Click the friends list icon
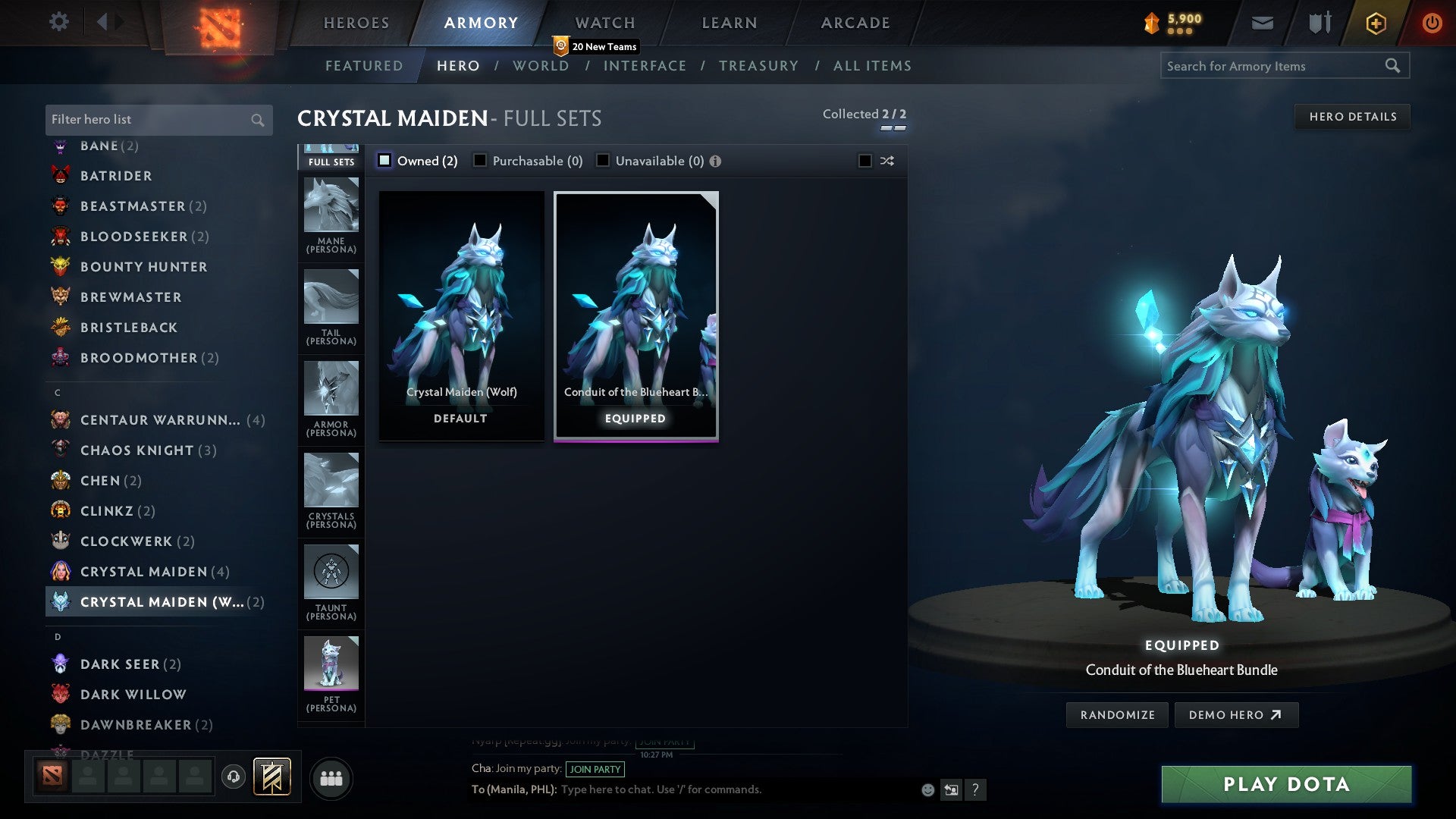Image resolution: width=1456 pixels, height=819 pixels. click(331, 777)
